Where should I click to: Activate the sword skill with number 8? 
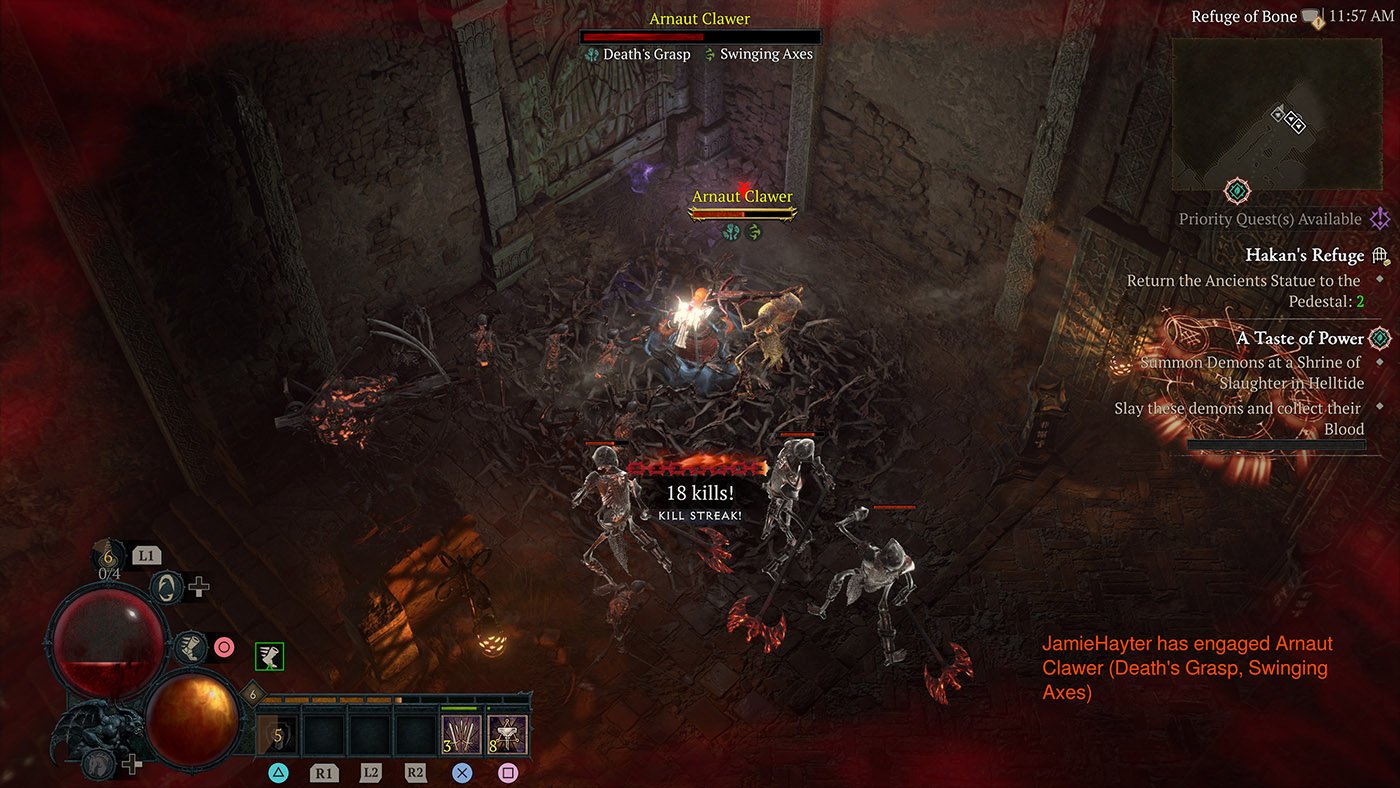point(507,735)
